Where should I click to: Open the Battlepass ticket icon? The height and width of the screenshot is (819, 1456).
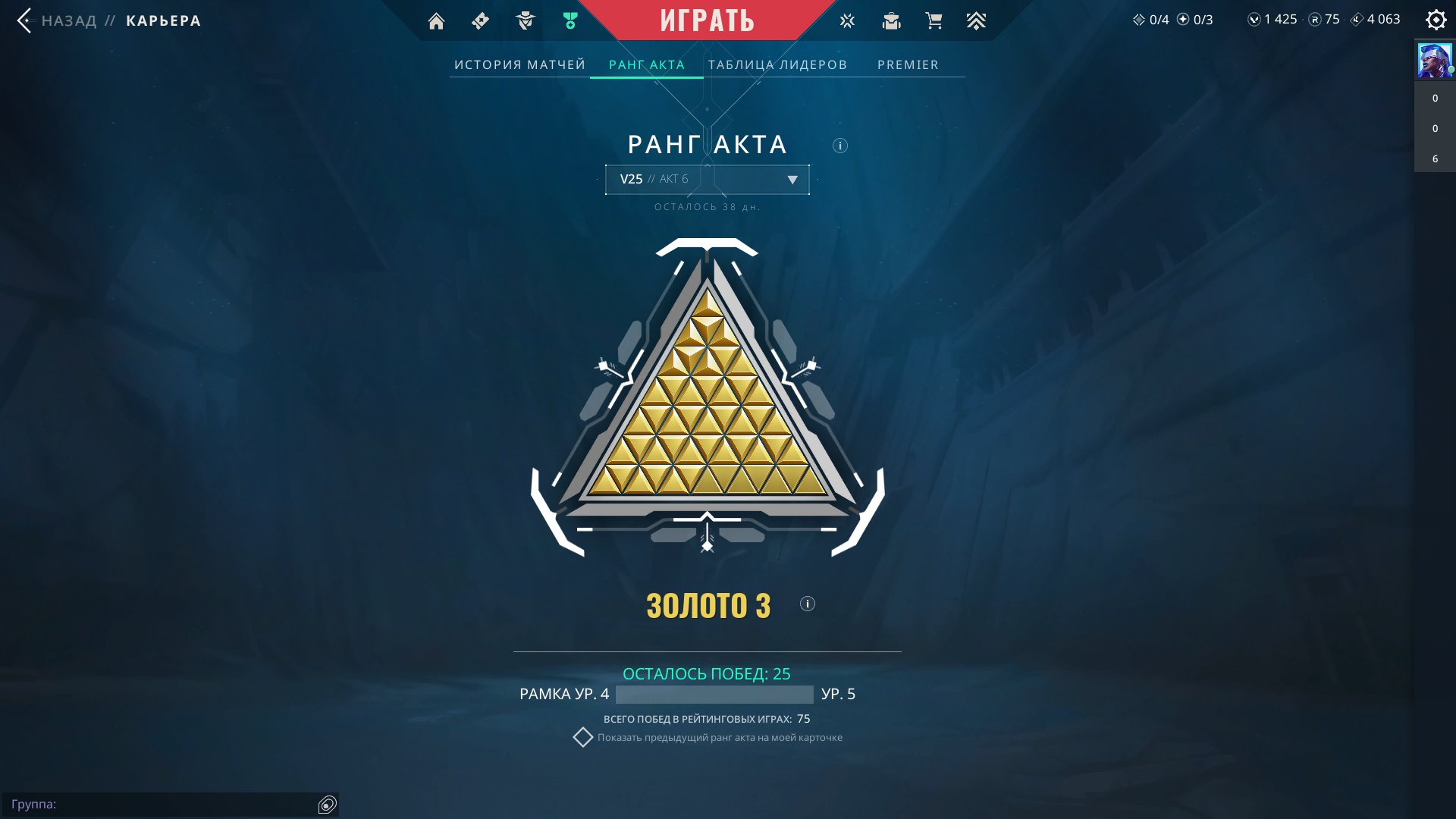click(479, 20)
